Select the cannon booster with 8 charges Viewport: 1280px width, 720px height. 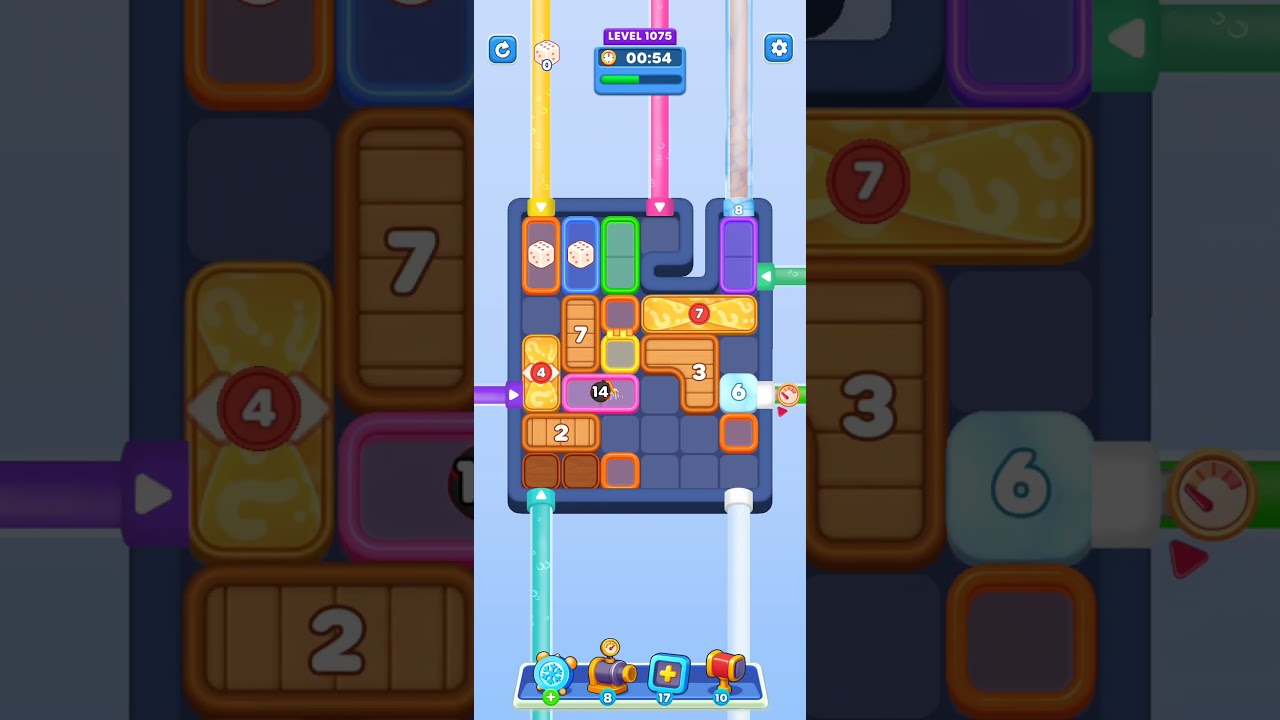click(x=610, y=672)
